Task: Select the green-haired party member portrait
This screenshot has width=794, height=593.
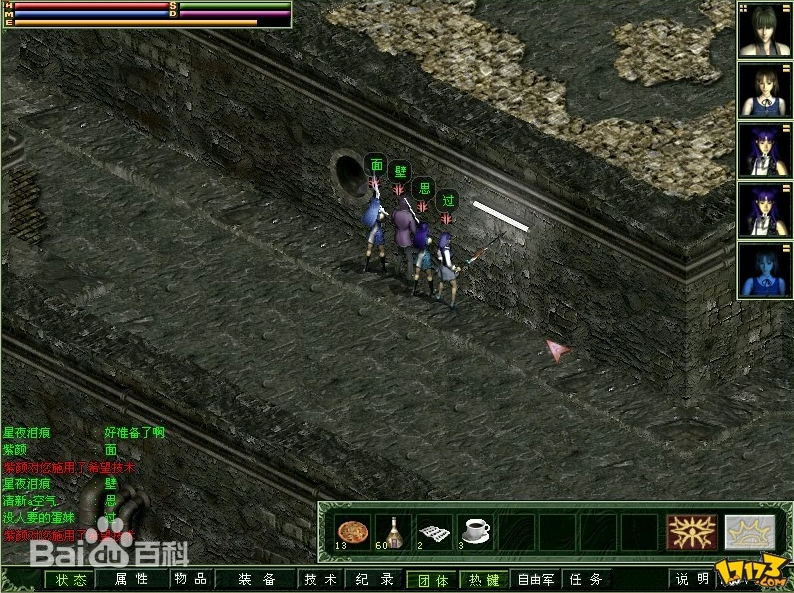Action: 765,30
